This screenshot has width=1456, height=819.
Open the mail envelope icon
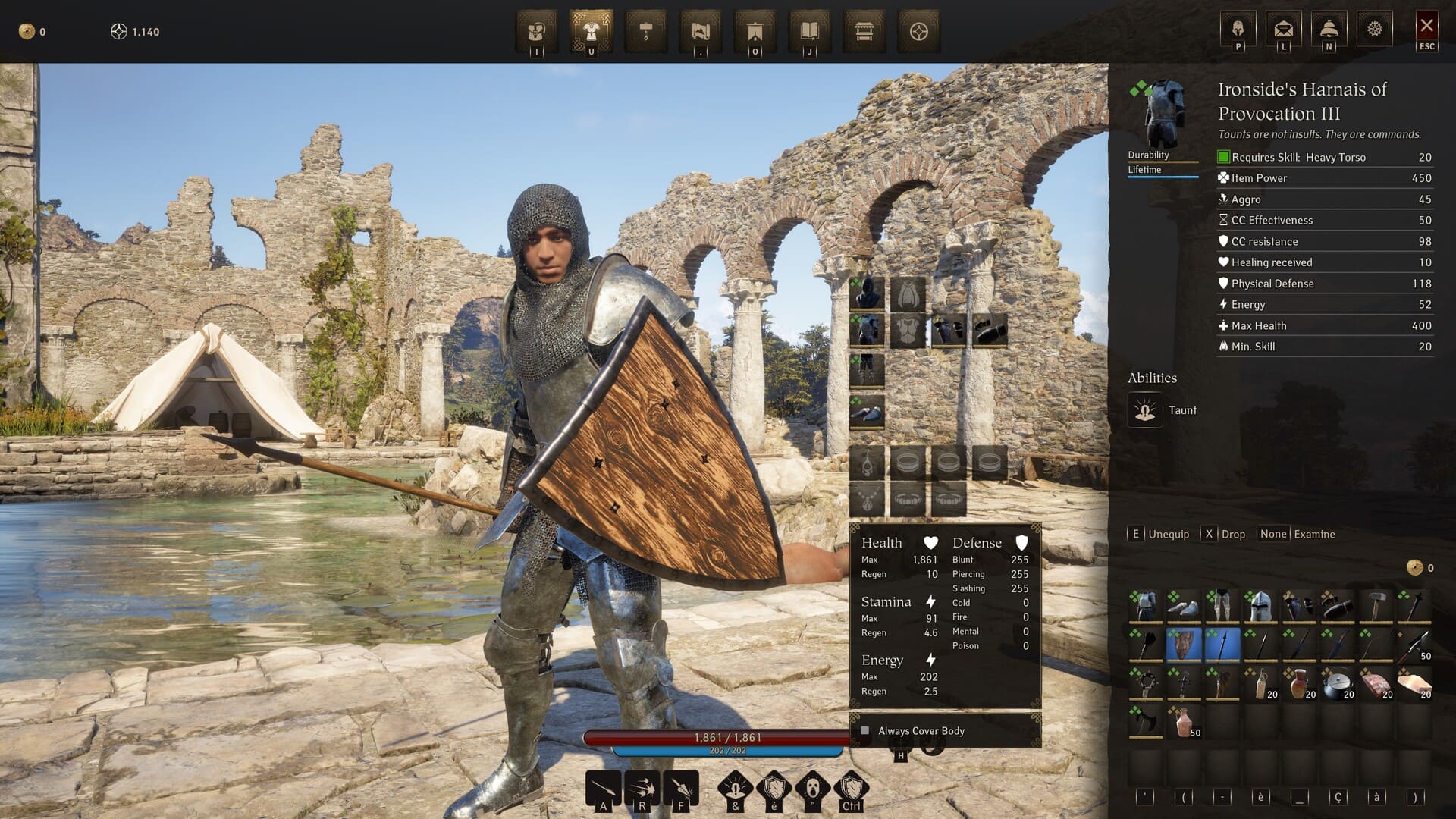coord(1283,30)
